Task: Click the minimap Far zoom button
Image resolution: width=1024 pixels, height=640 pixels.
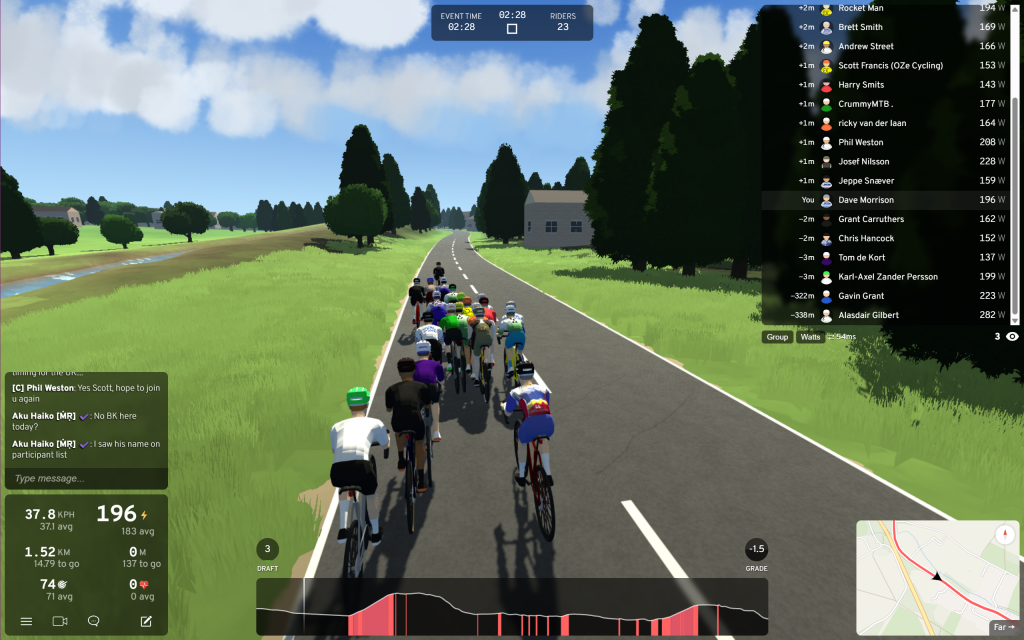Action: tap(1003, 627)
